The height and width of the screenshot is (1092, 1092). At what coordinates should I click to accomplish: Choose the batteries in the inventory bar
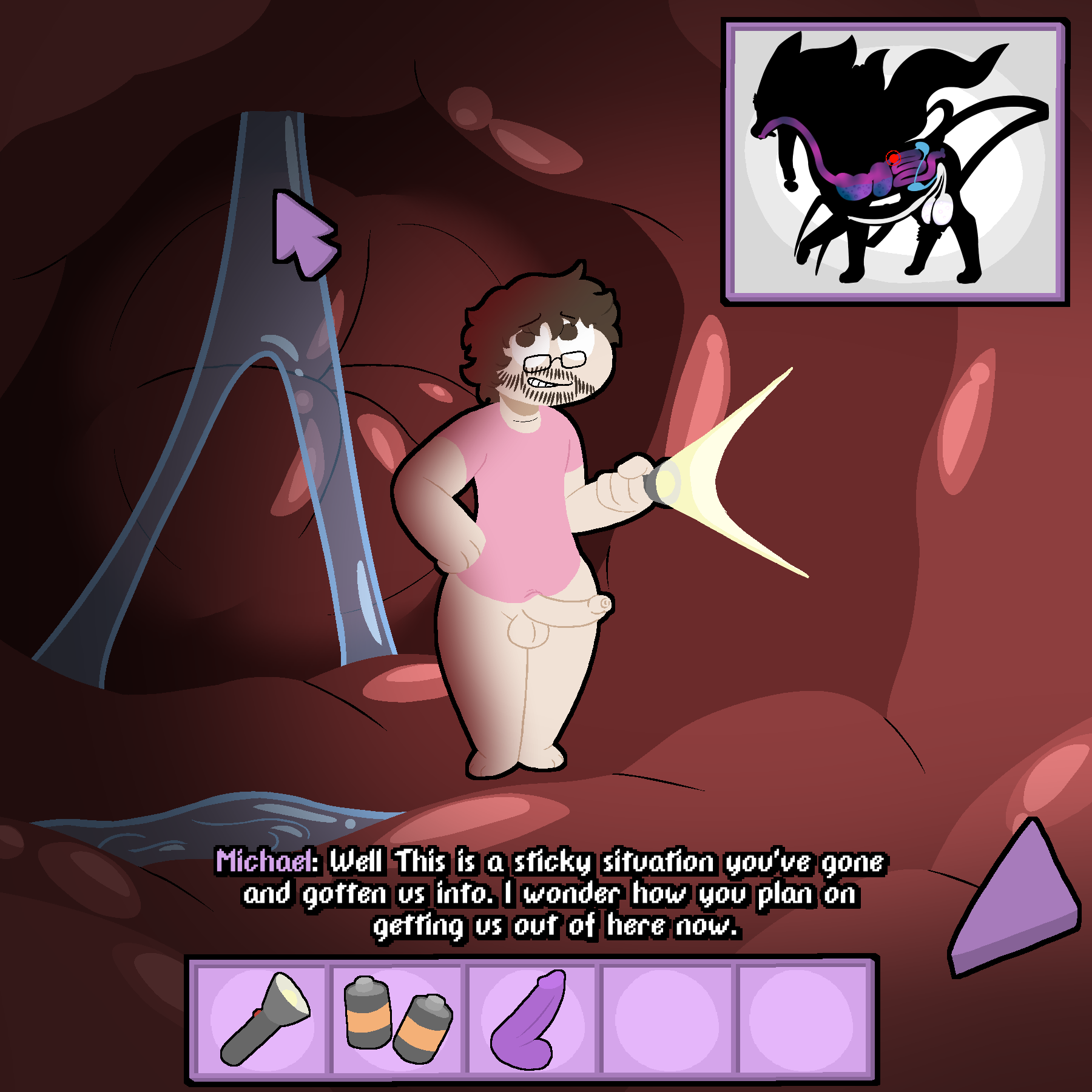[x=398, y=1020]
